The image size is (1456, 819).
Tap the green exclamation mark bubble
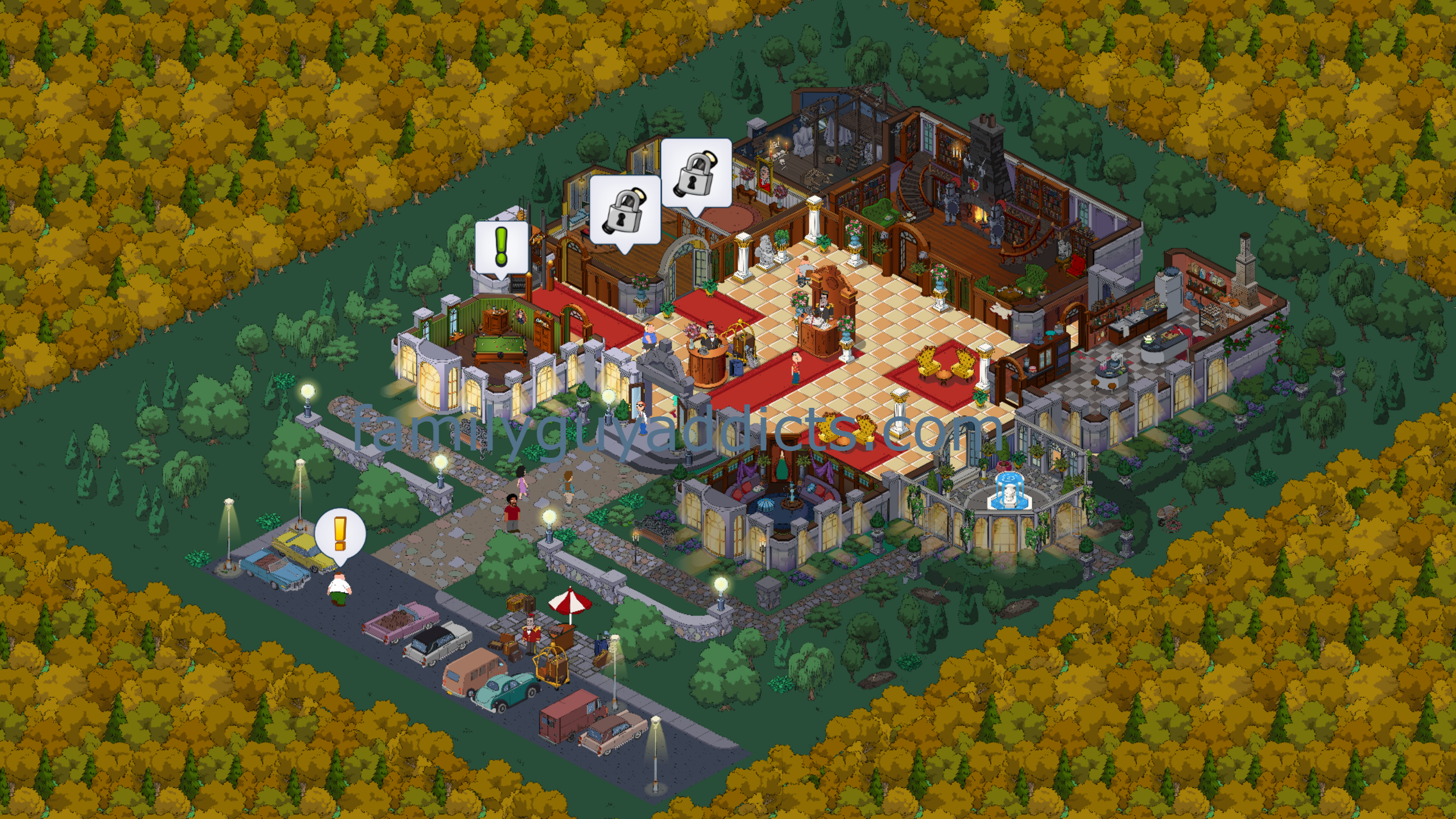click(501, 247)
